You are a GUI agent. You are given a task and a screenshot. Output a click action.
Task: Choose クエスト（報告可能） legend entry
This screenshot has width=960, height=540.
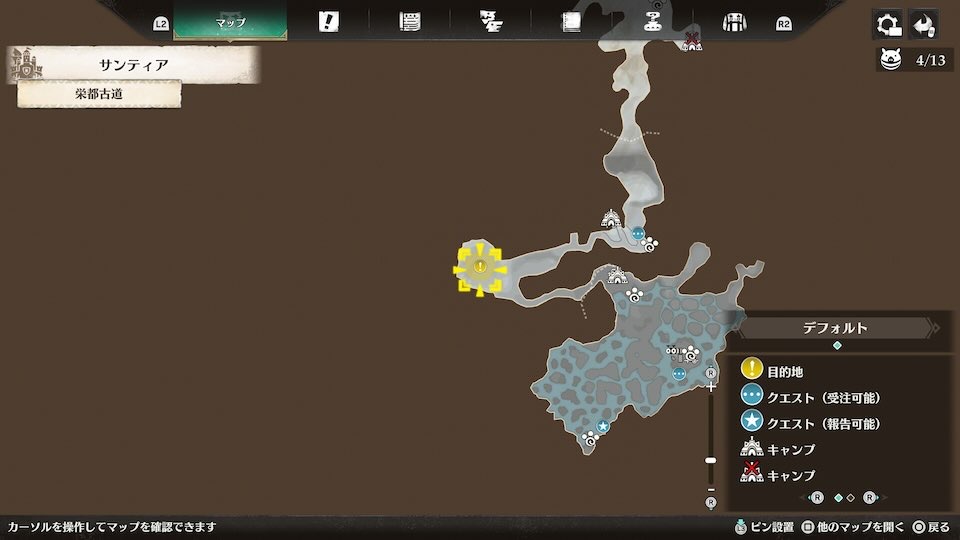pyautogui.click(x=823, y=423)
